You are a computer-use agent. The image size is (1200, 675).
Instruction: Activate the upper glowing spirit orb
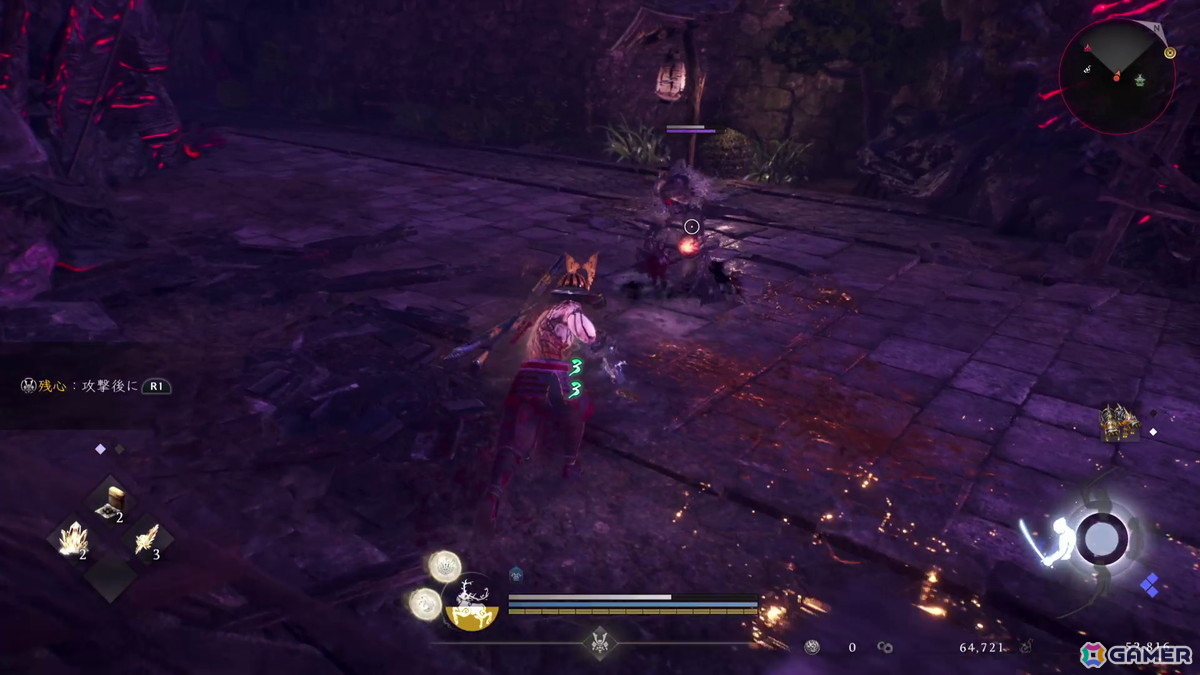444,566
